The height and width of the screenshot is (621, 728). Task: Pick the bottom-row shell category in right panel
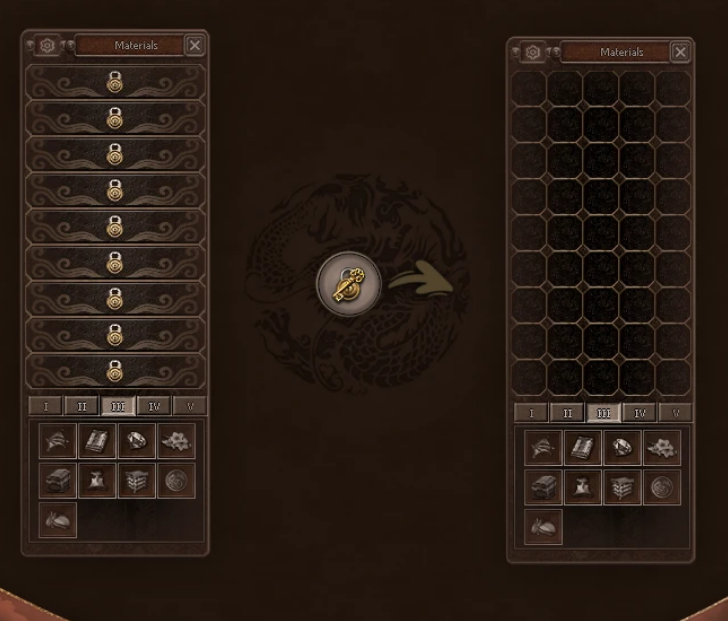(x=544, y=526)
